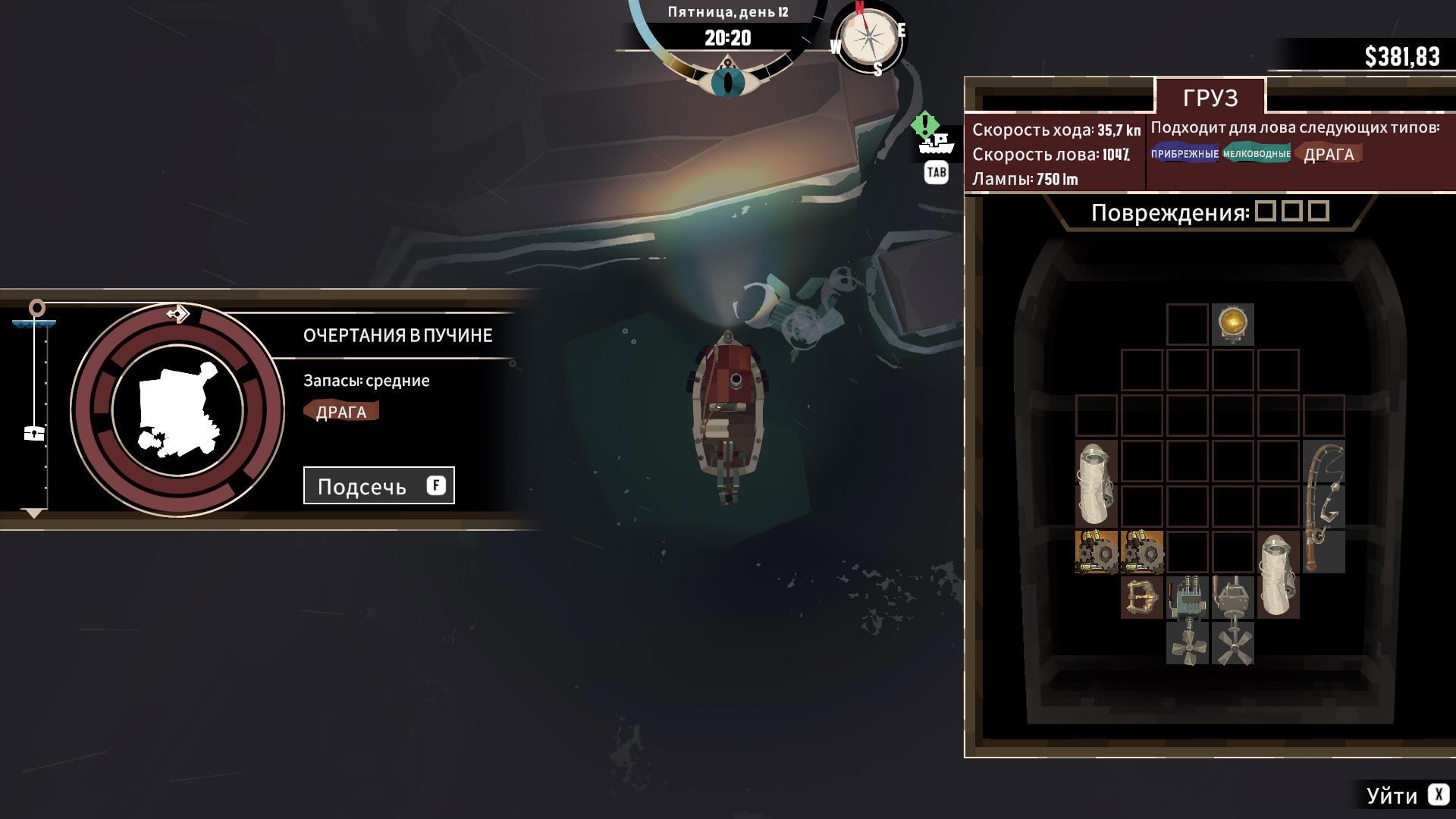The image size is (1456, 819).
Task: Select the grey engine with five-blade propeller
Action: pos(1232,620)
